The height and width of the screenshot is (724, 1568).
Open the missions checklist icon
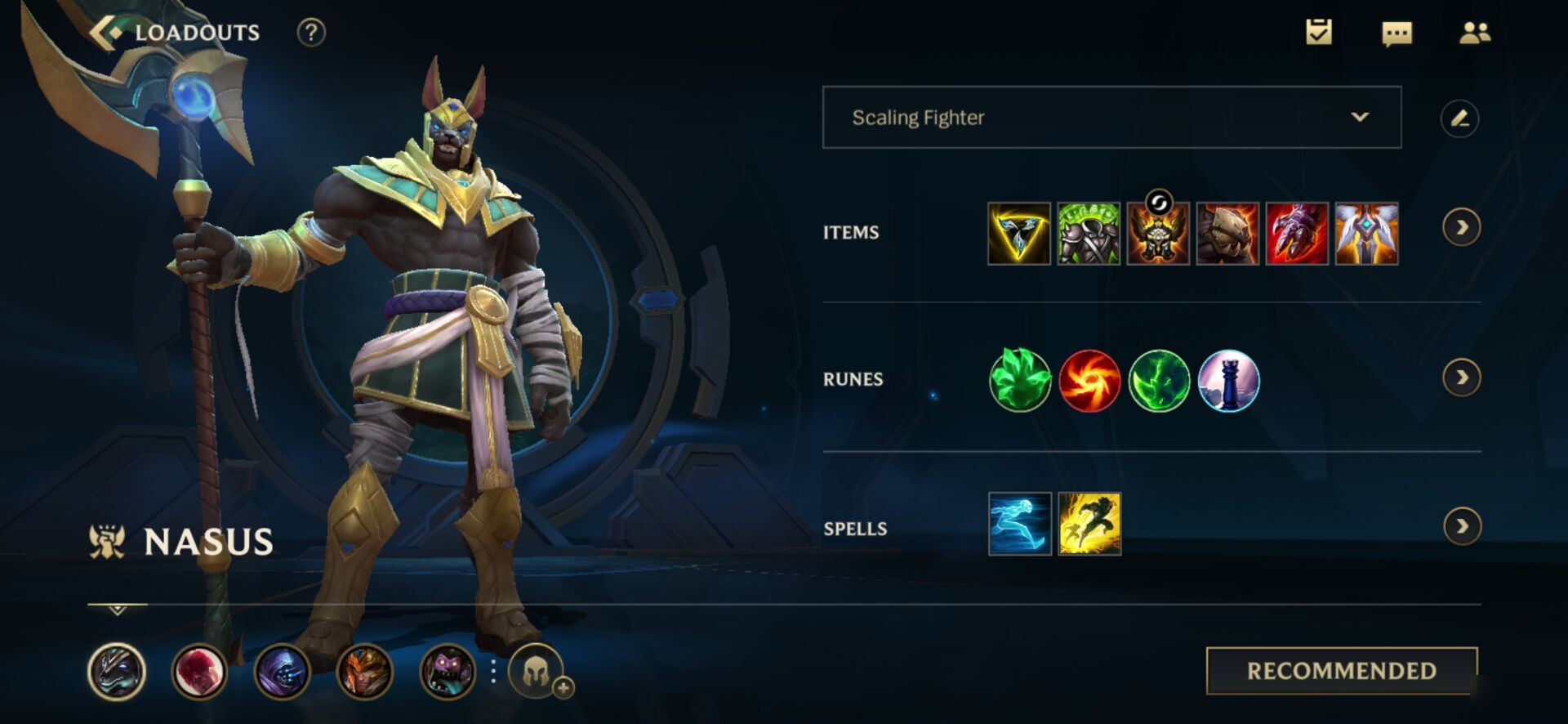[x=1318, y=33]
